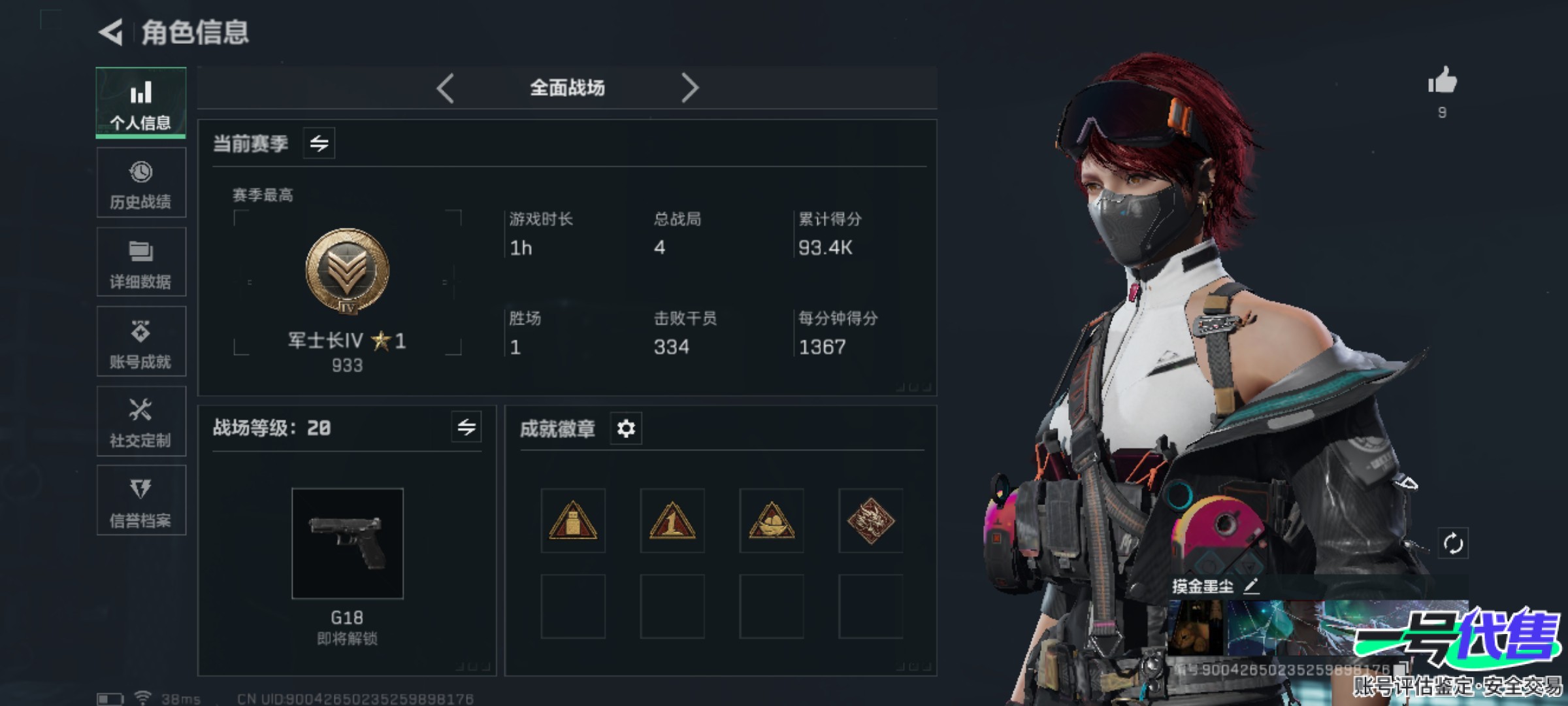Screen dimensions: 1568x706
Task: Click the swap button next to 战场等级
Action: [x=466, y=428]
